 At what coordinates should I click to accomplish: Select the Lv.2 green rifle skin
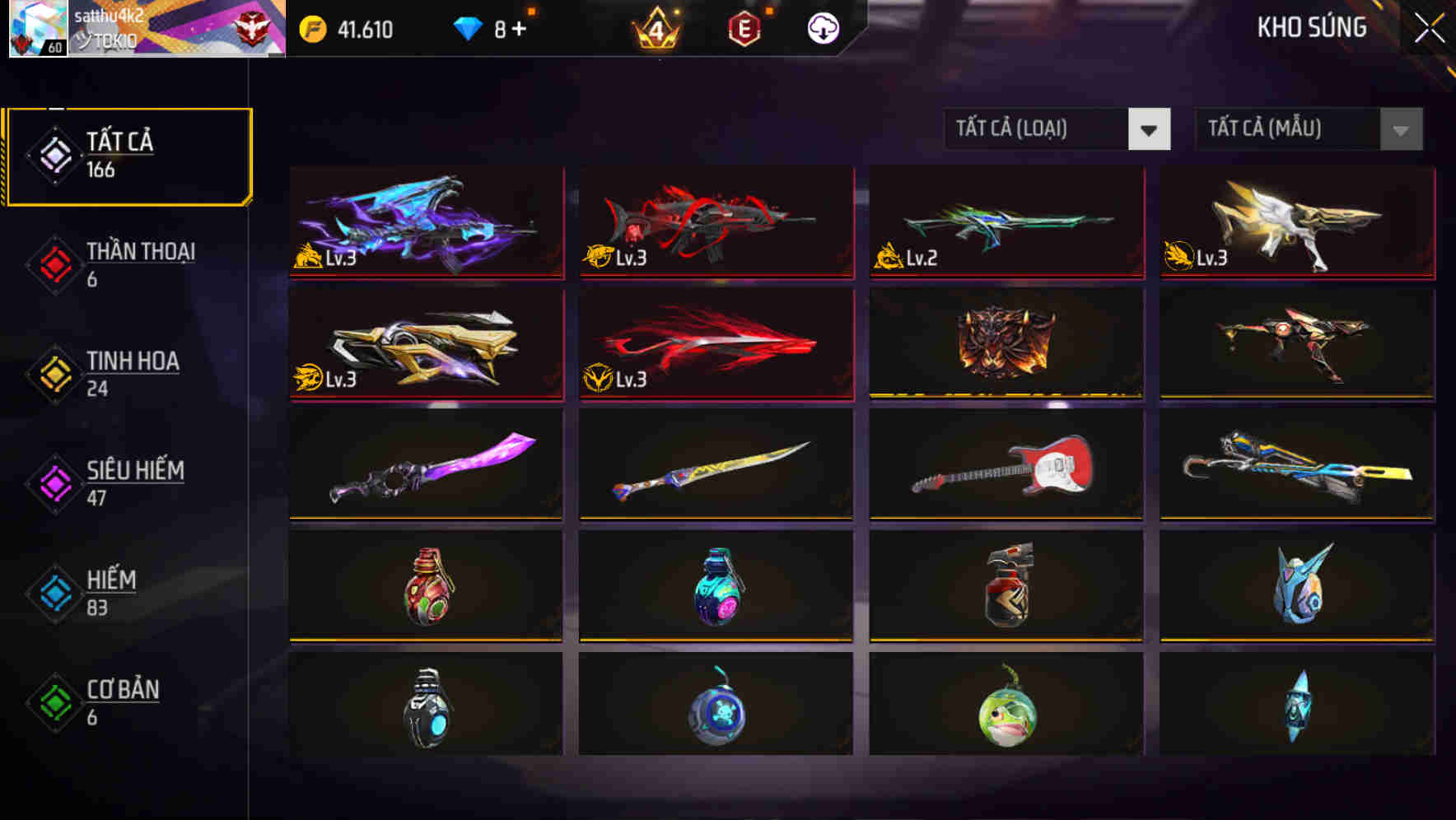pos(1006,224)
